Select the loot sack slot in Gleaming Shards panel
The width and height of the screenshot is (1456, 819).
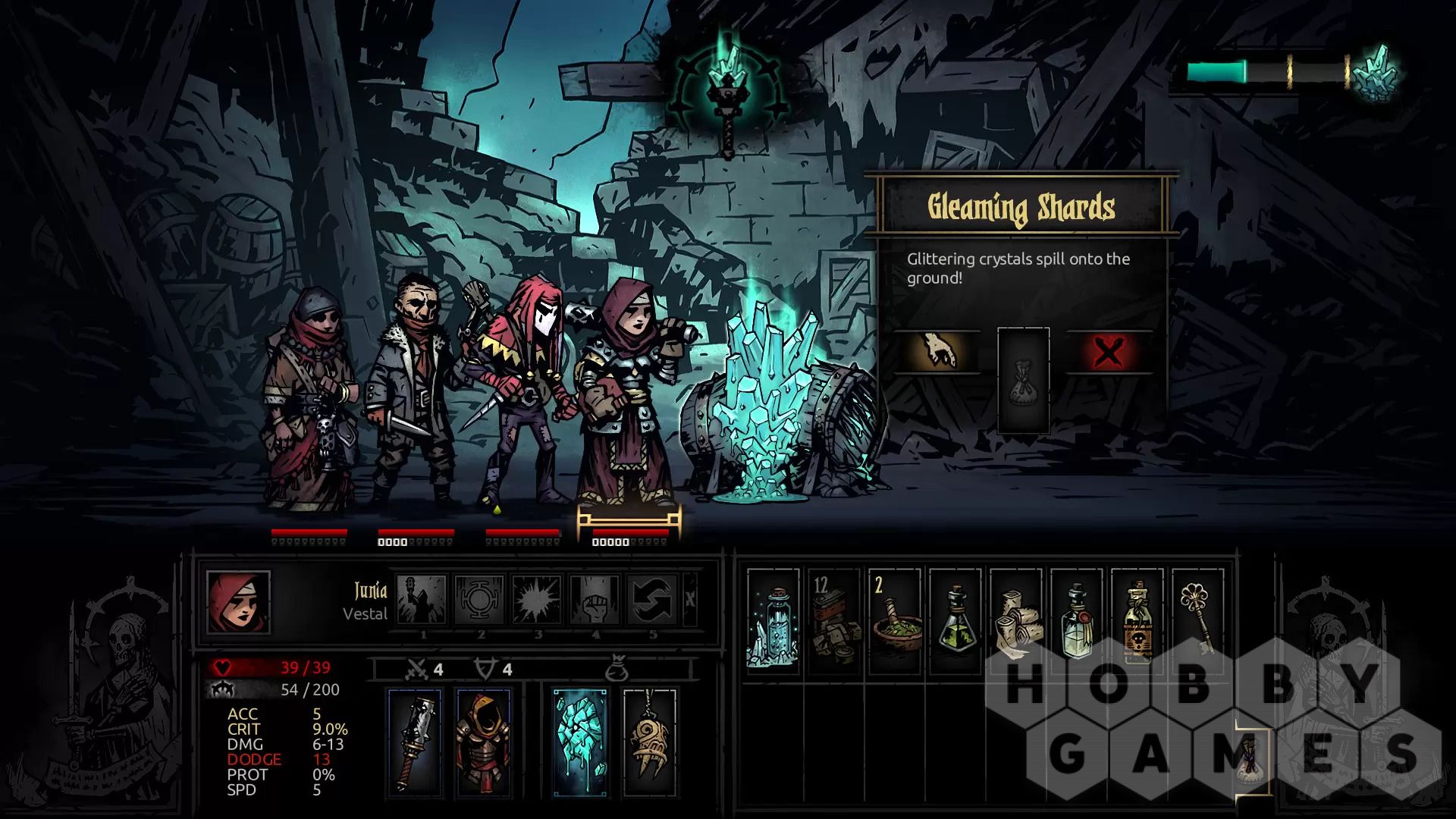tap(1023, 381)
